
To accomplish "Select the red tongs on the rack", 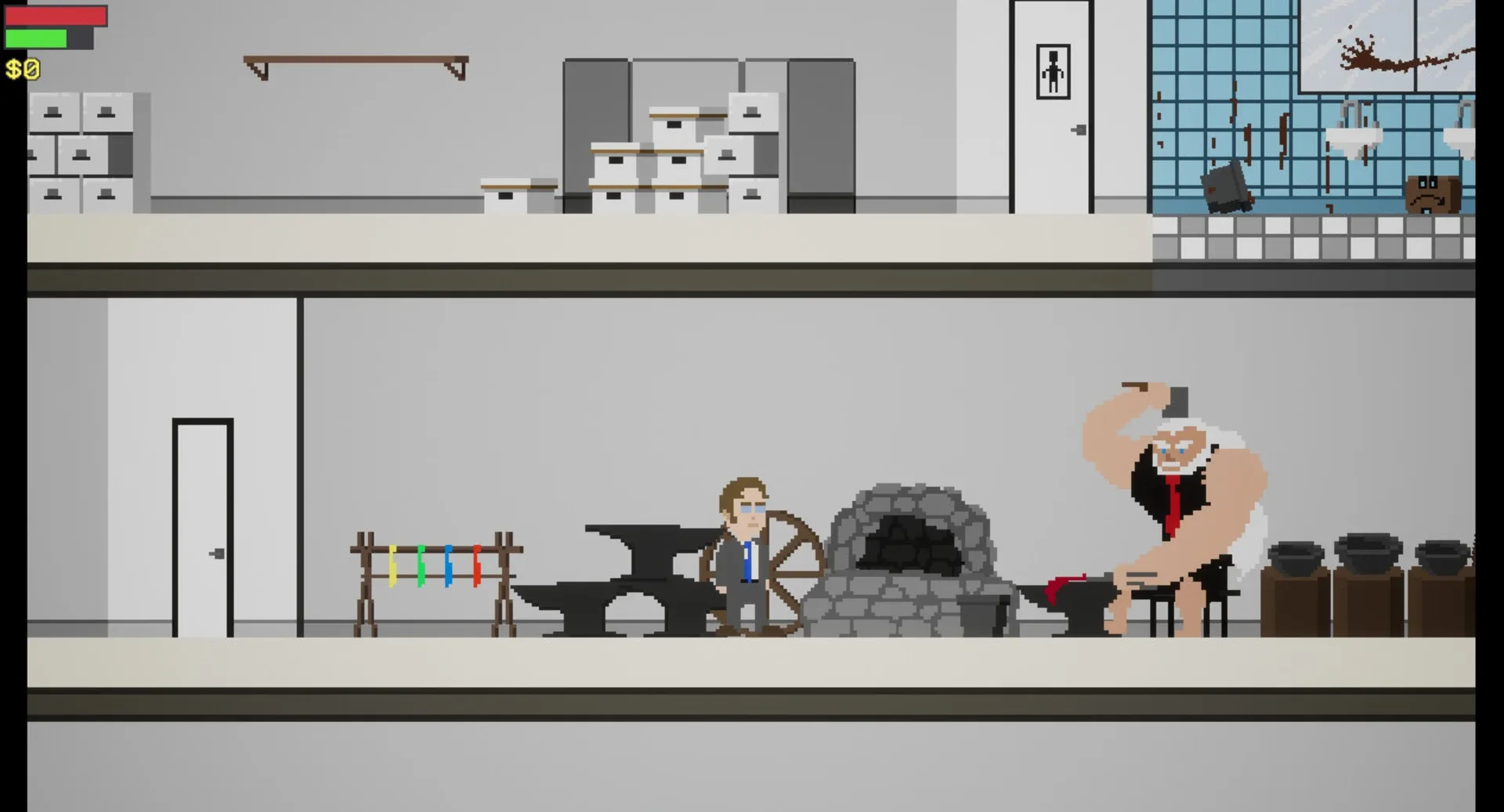I will point(477,565).
